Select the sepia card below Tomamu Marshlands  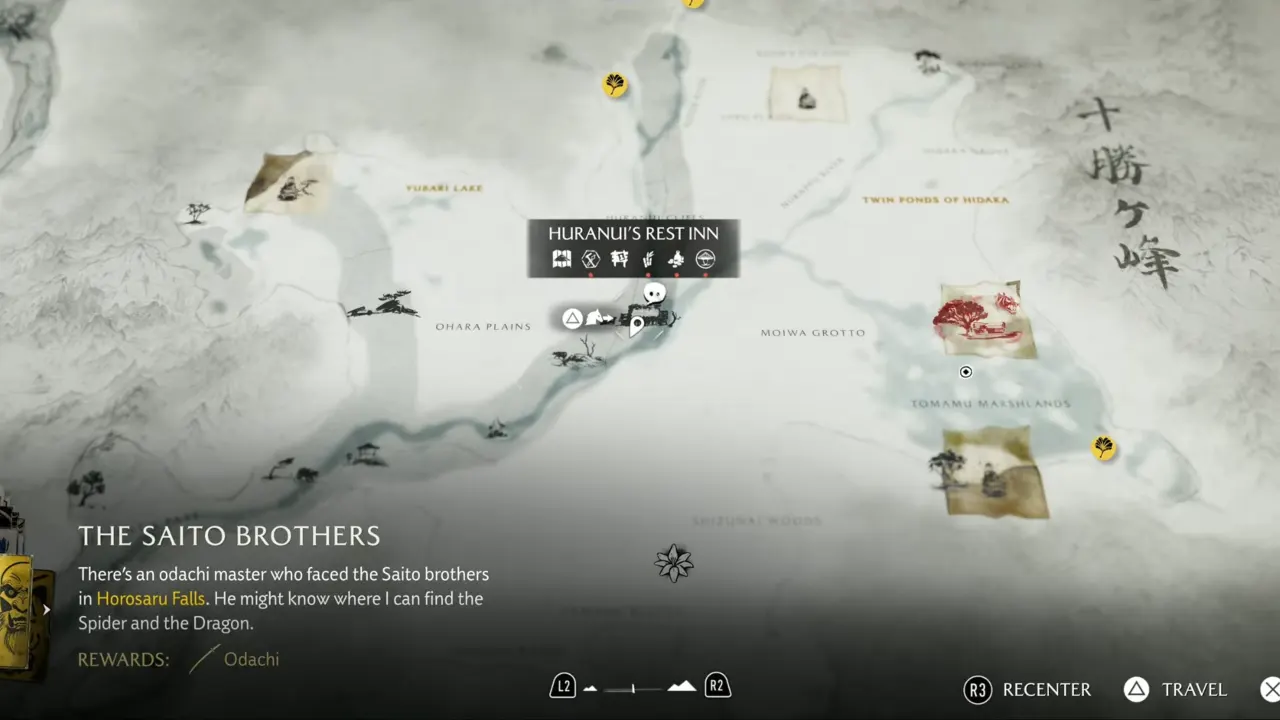(995, 472)
